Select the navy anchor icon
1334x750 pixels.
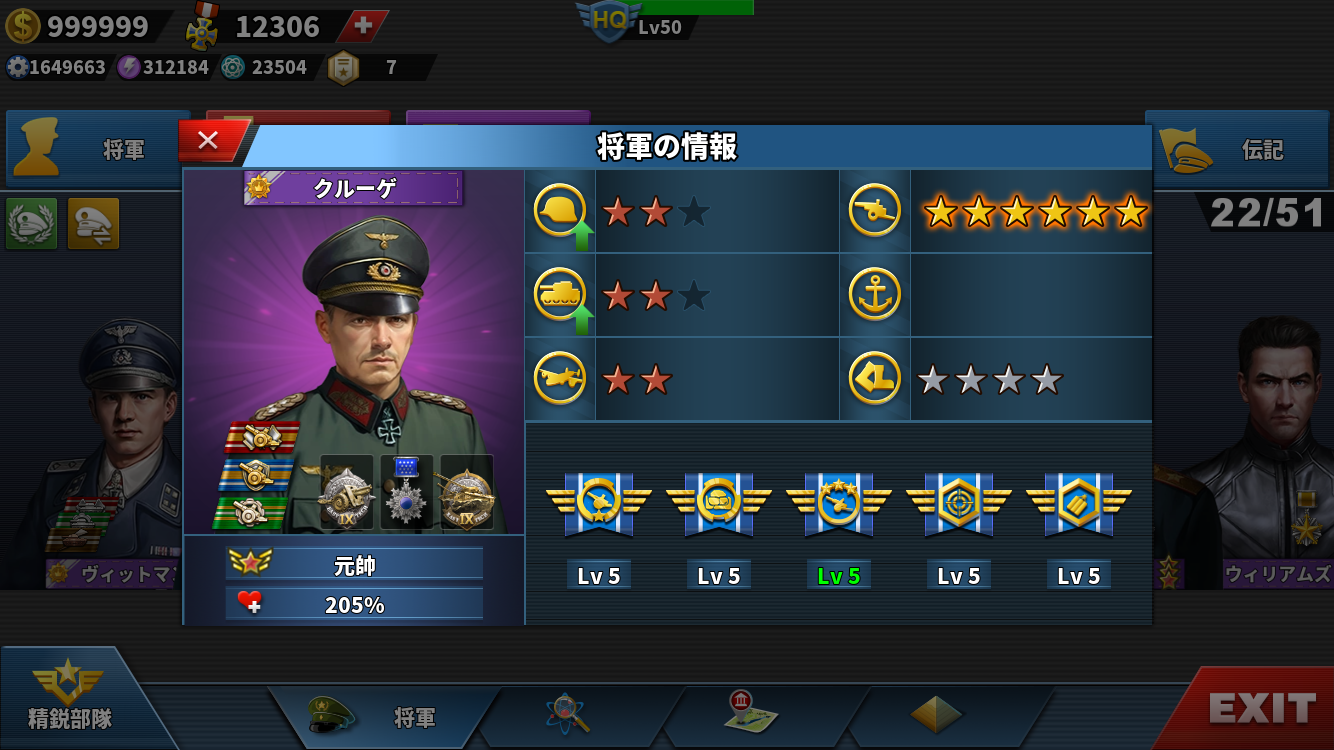[x=875, y=295]
